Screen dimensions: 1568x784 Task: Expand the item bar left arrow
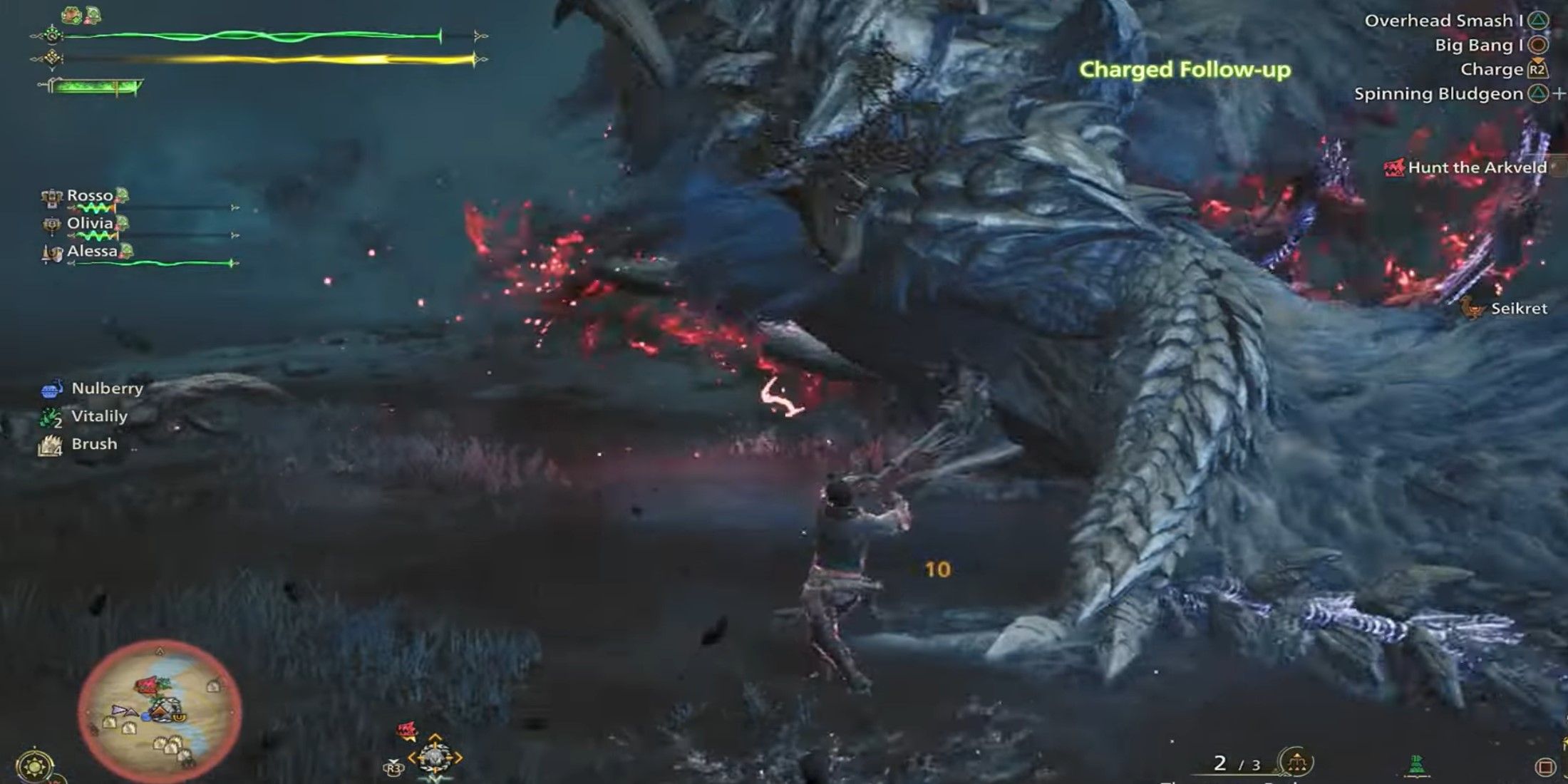[x=411, y=758]
